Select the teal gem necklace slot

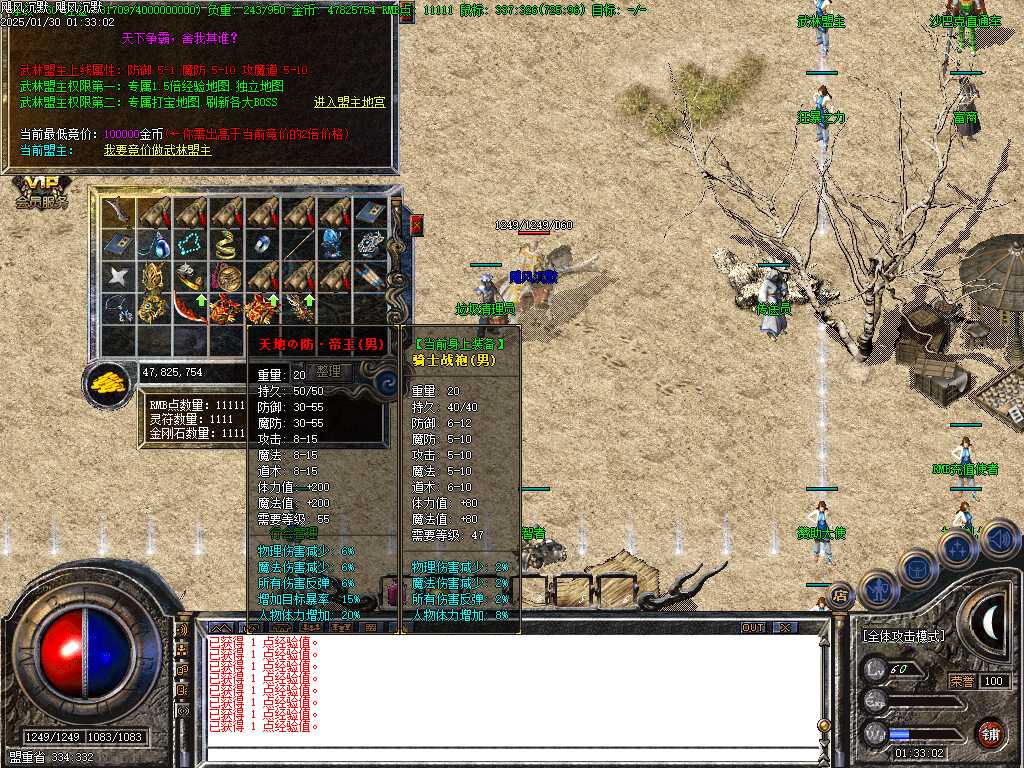point(189,243)
